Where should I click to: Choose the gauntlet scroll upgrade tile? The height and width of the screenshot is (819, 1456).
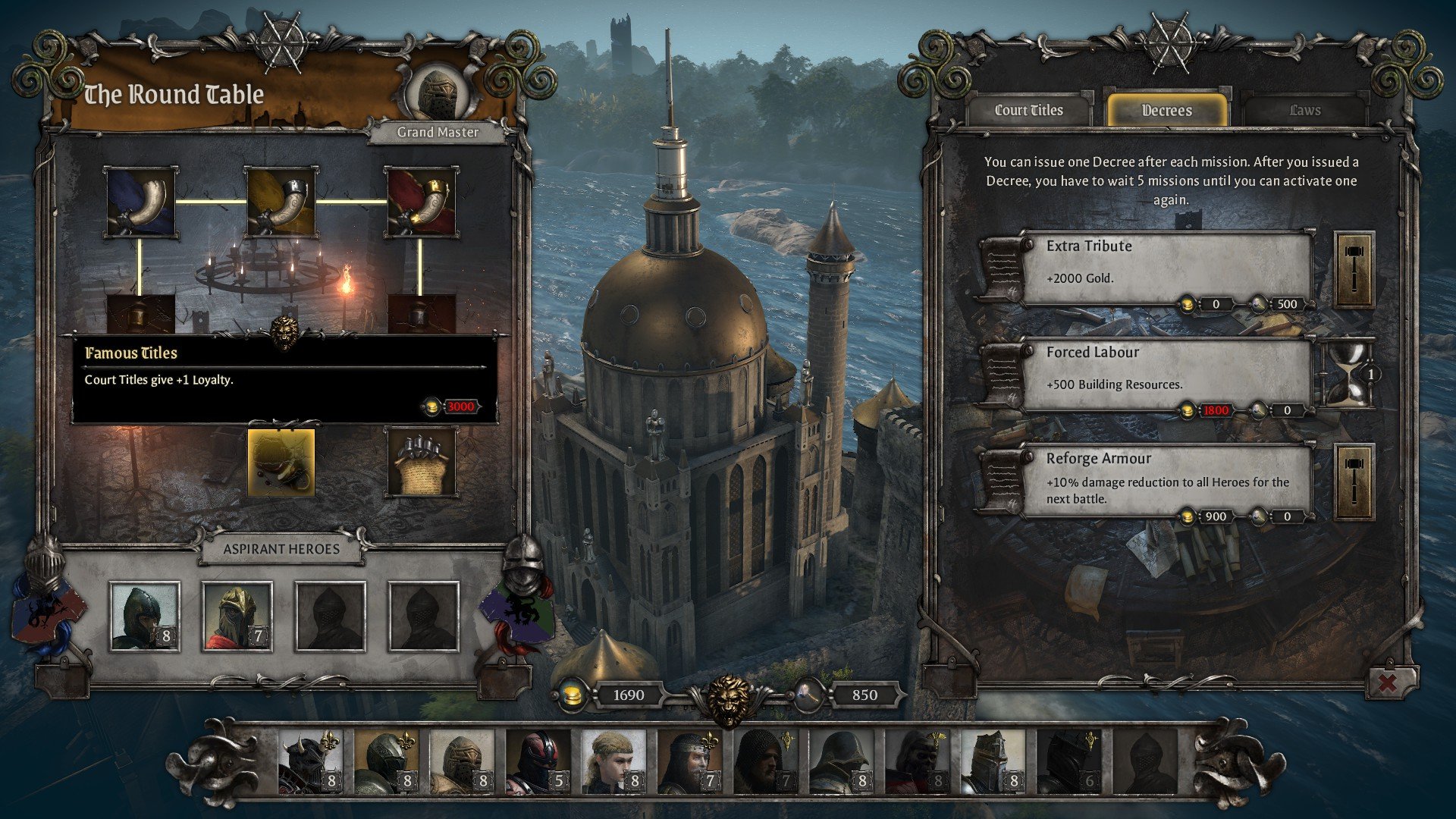tap(421, 462)
